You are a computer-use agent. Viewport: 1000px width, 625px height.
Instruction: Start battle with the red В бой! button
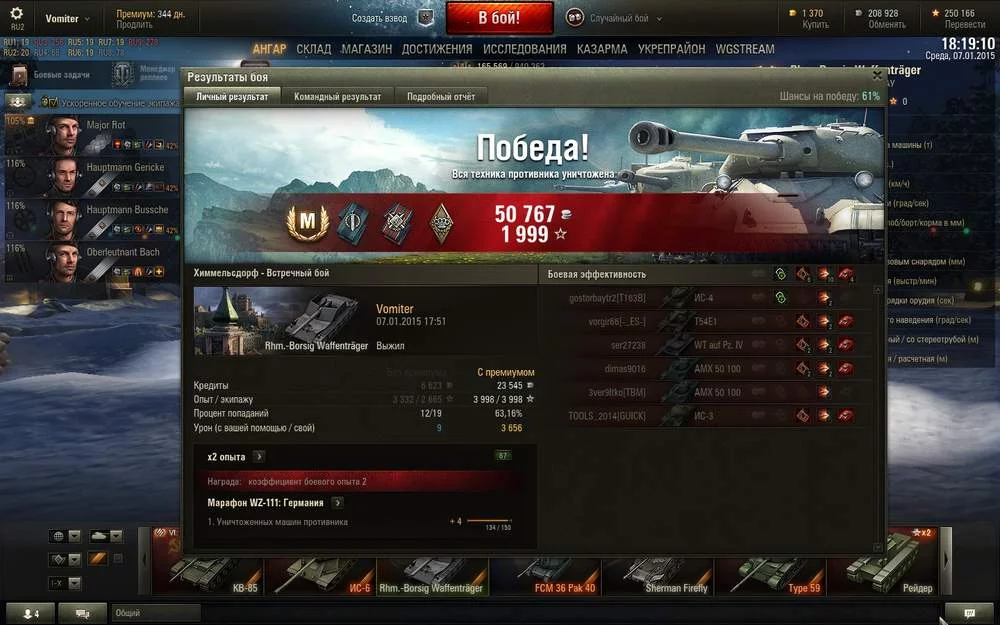click(x=499, y=18)
